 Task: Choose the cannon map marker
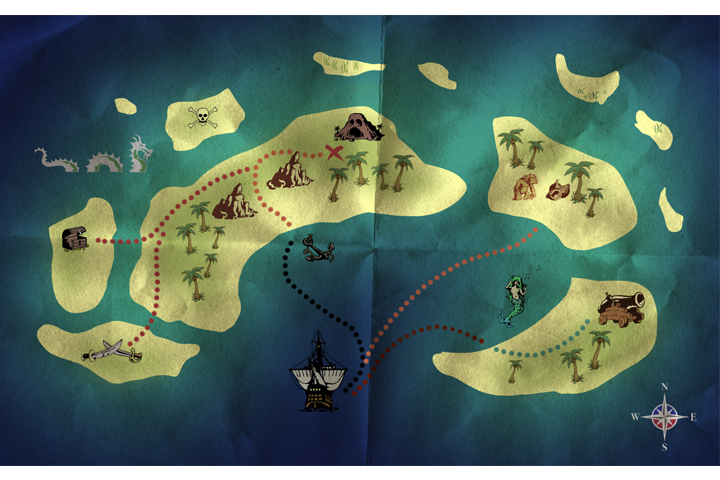coord(621,308)
